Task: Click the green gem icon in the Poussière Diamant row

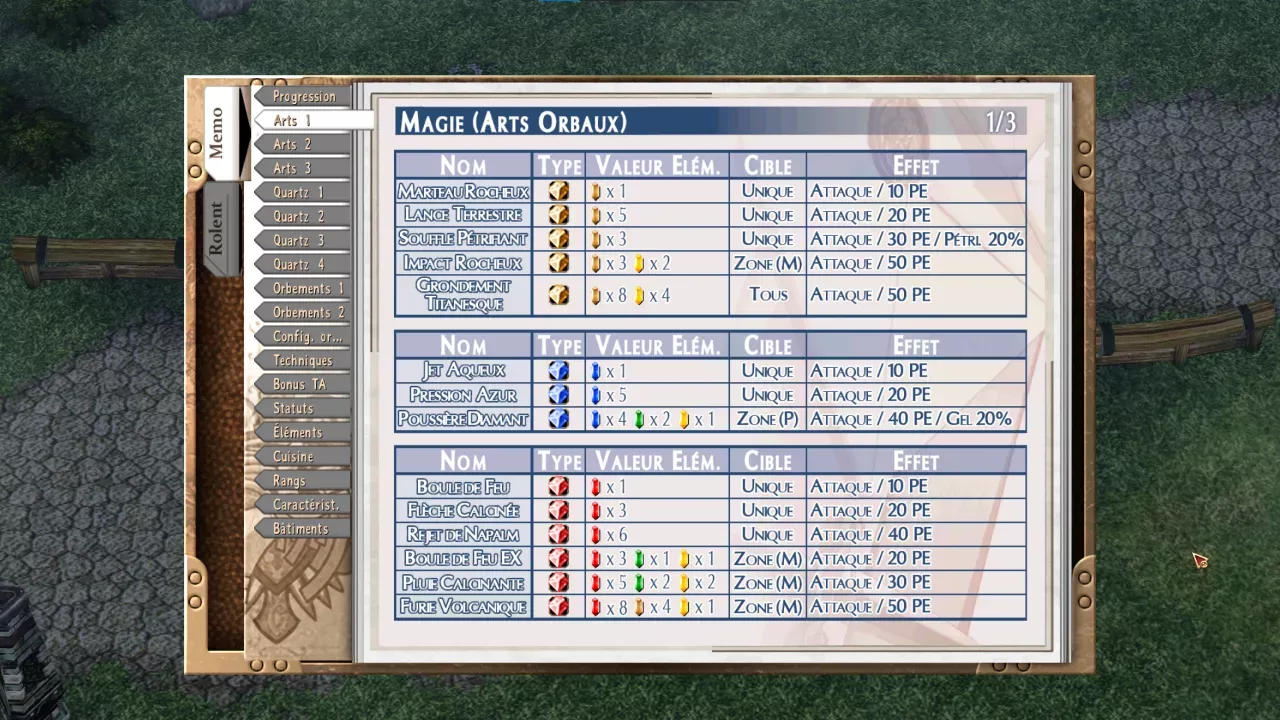Action: (x=641, y=419)
